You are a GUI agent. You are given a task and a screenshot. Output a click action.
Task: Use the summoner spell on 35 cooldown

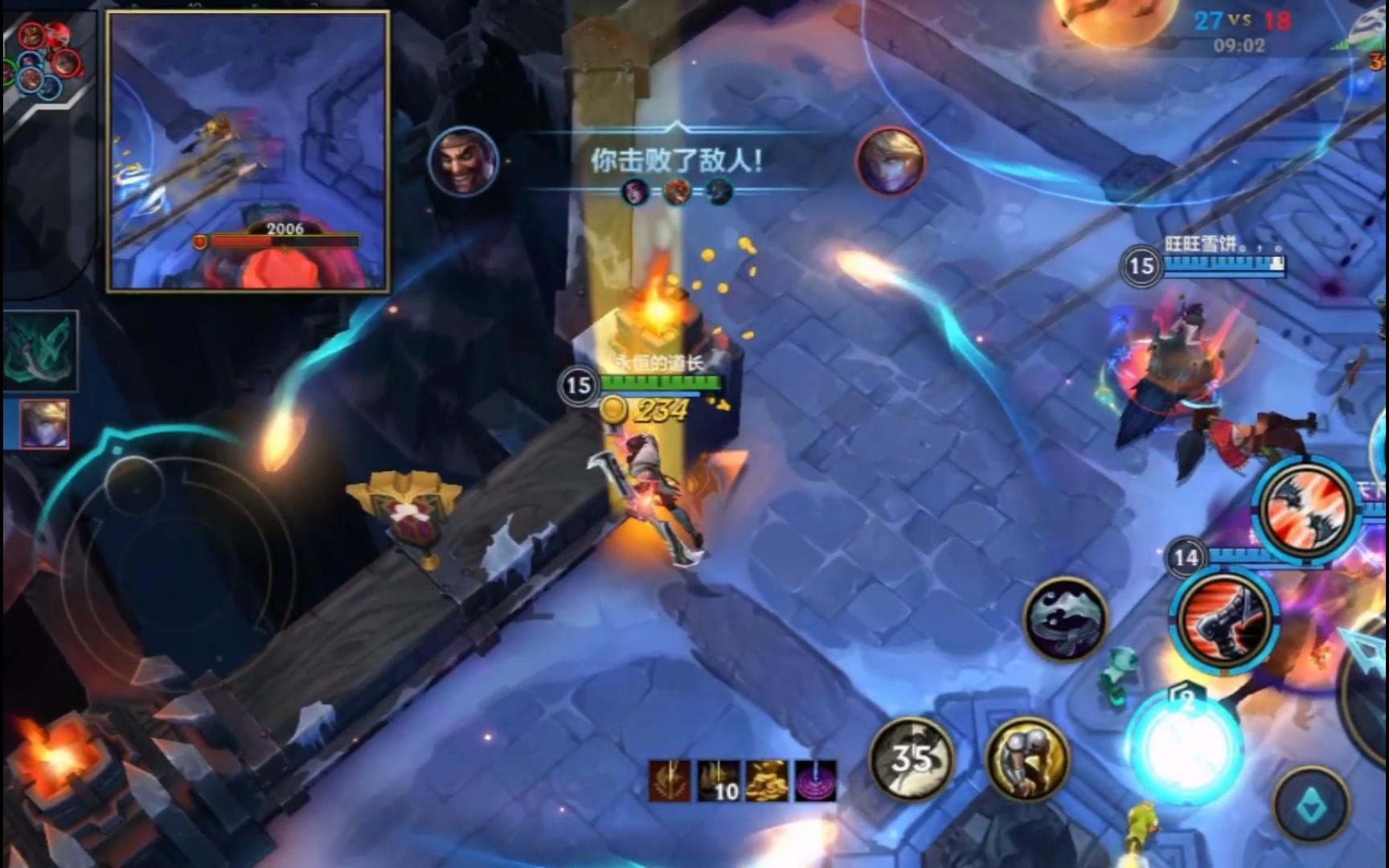tap(912, 758)
